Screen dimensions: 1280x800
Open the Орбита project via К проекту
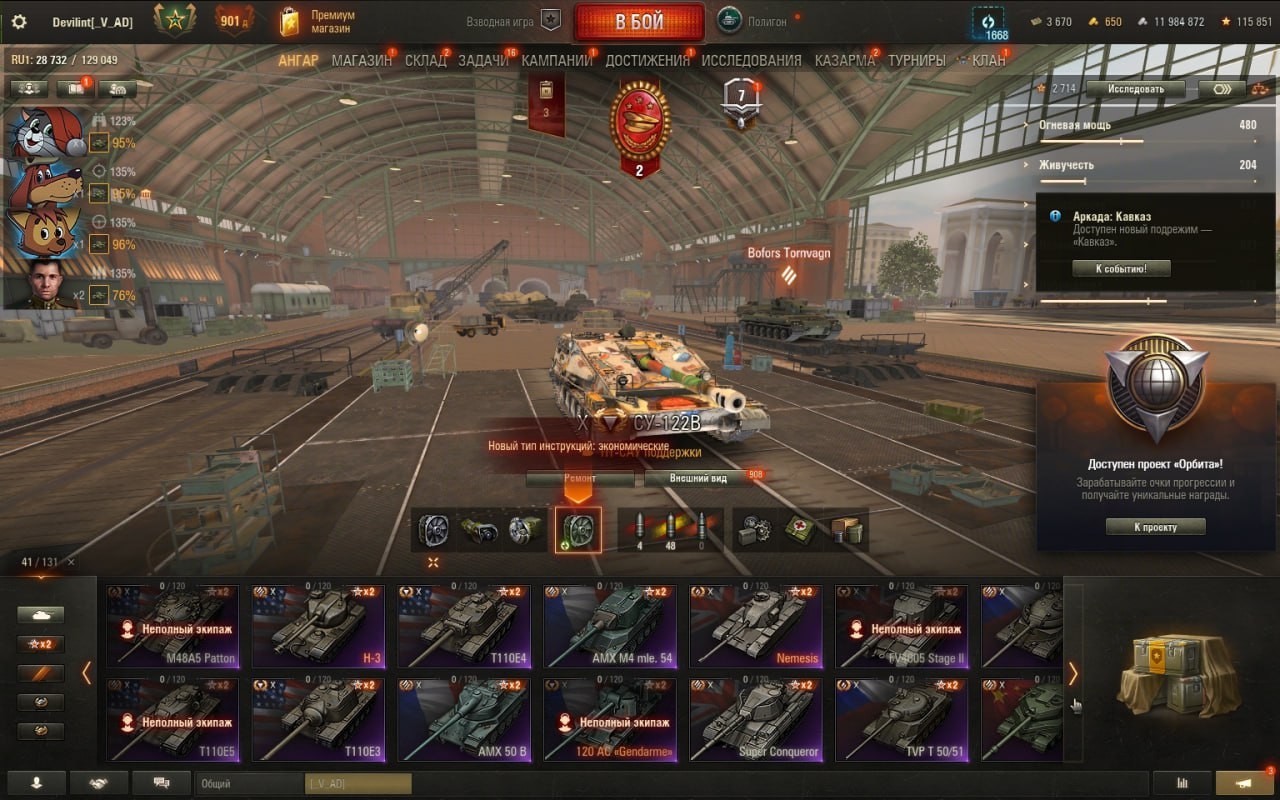point(1155,527)
